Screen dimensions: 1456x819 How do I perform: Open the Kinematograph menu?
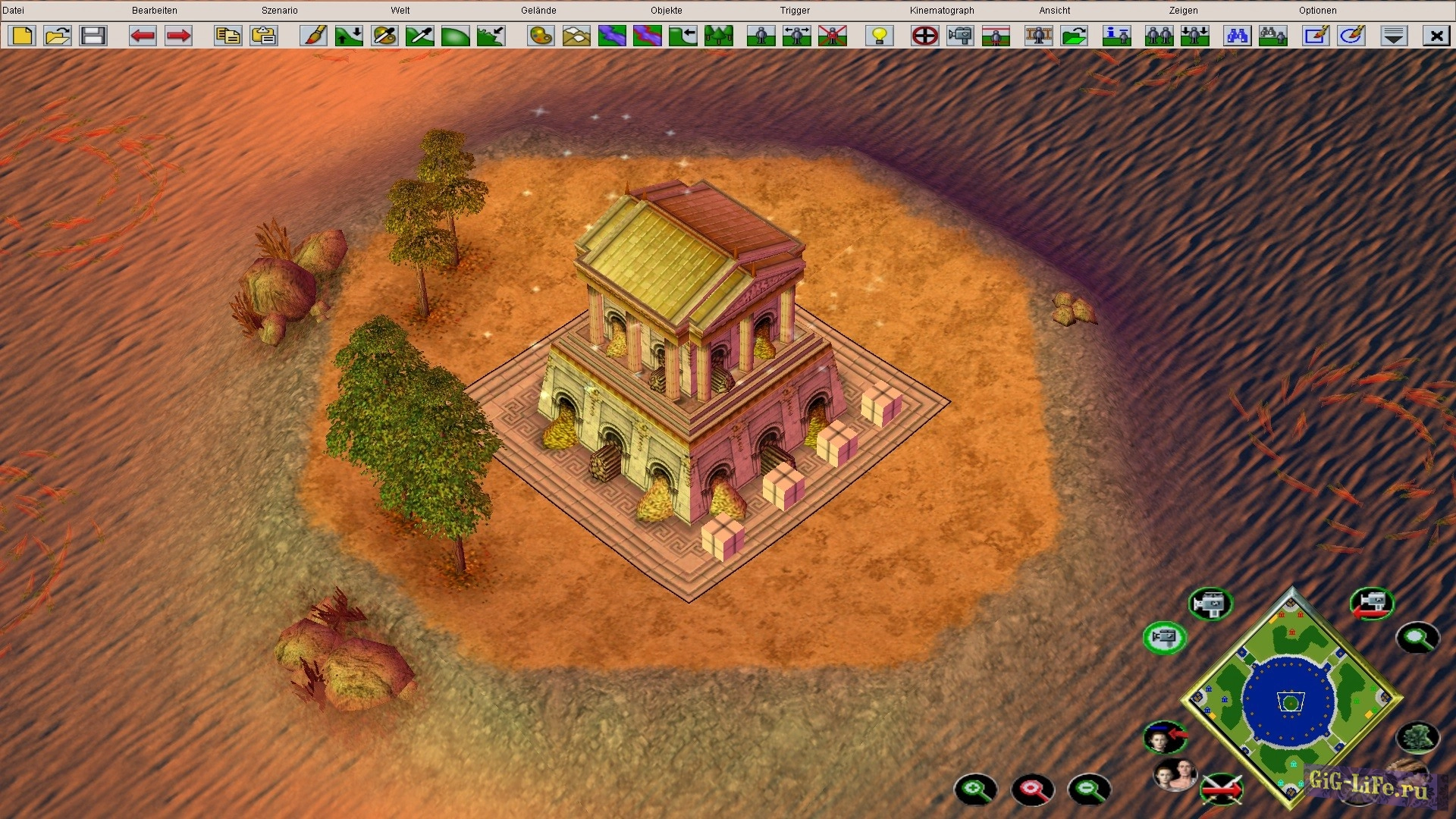pyautogui.click(x=942, y=11)
